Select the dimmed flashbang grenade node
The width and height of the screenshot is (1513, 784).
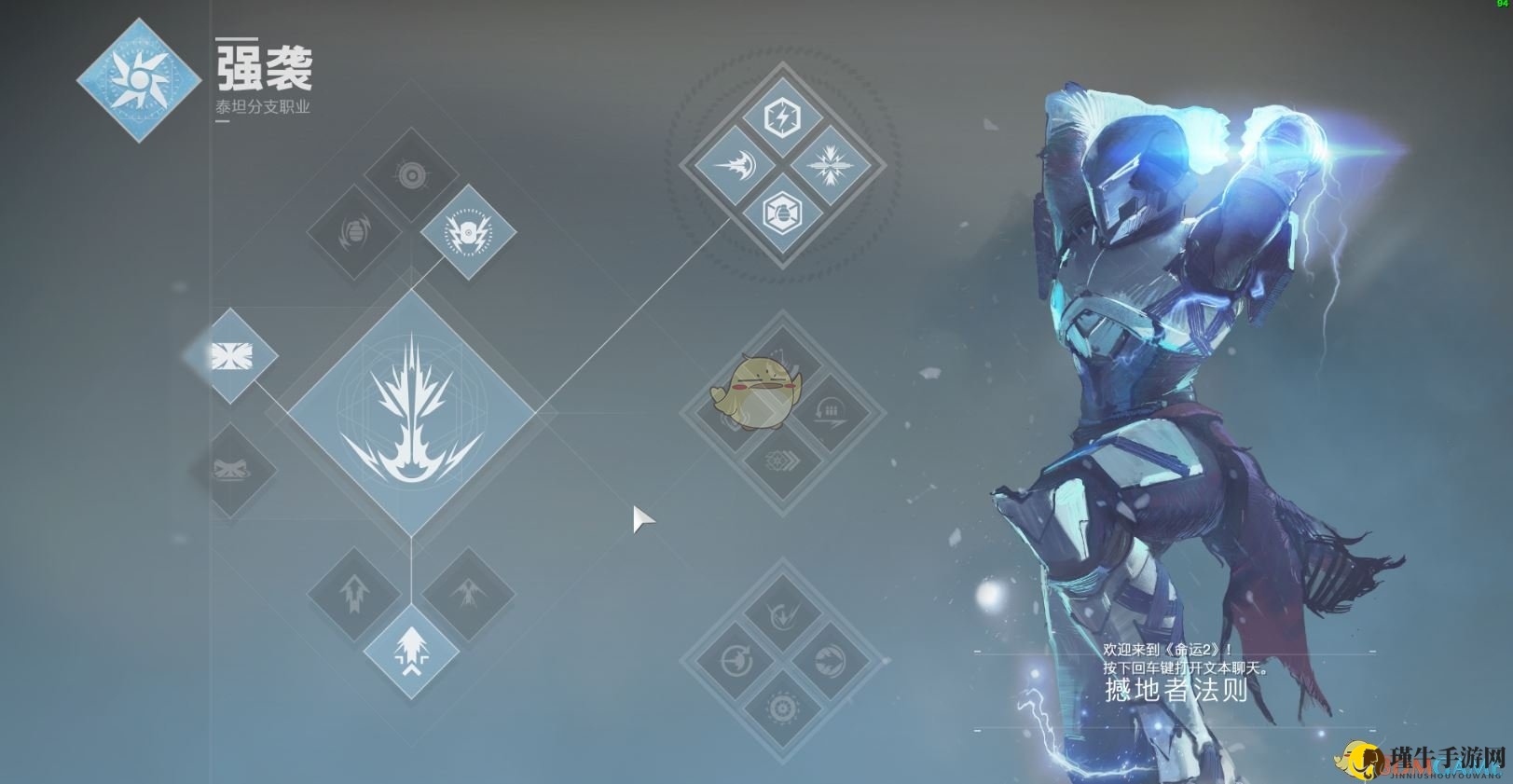pos(355,232)
